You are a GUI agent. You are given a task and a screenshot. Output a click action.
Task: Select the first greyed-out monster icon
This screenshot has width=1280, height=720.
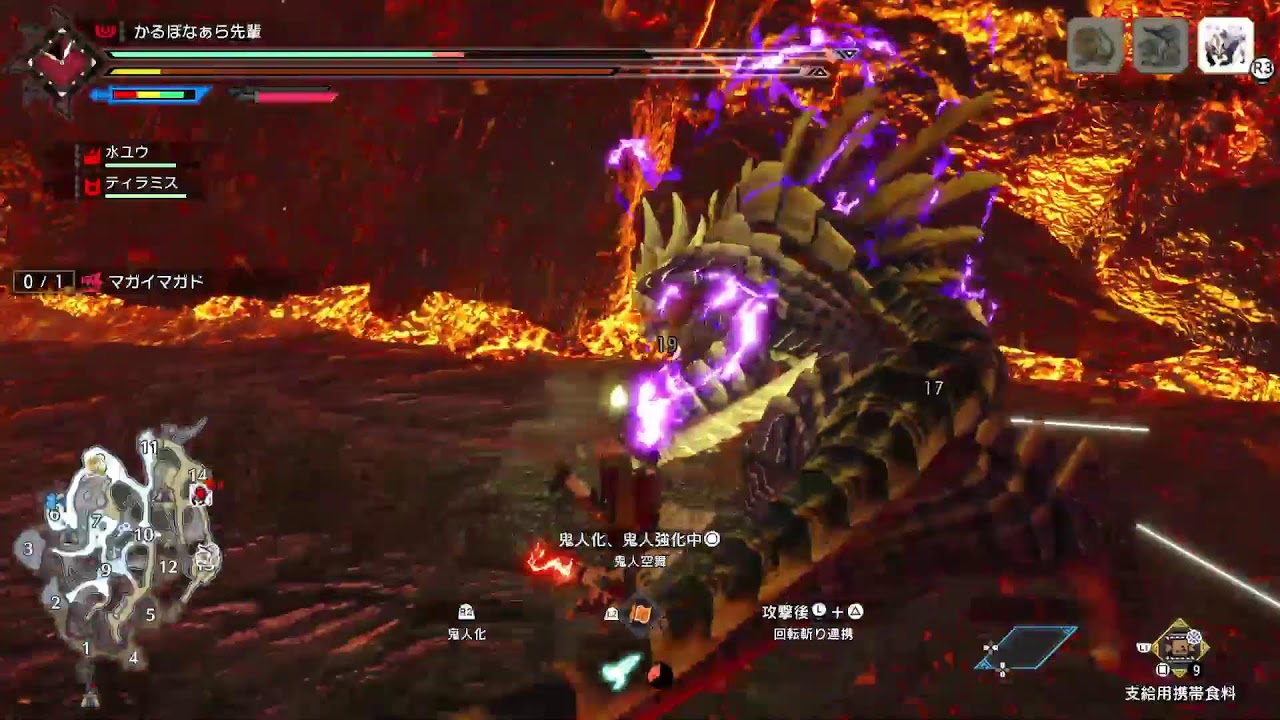(1095, 45)
